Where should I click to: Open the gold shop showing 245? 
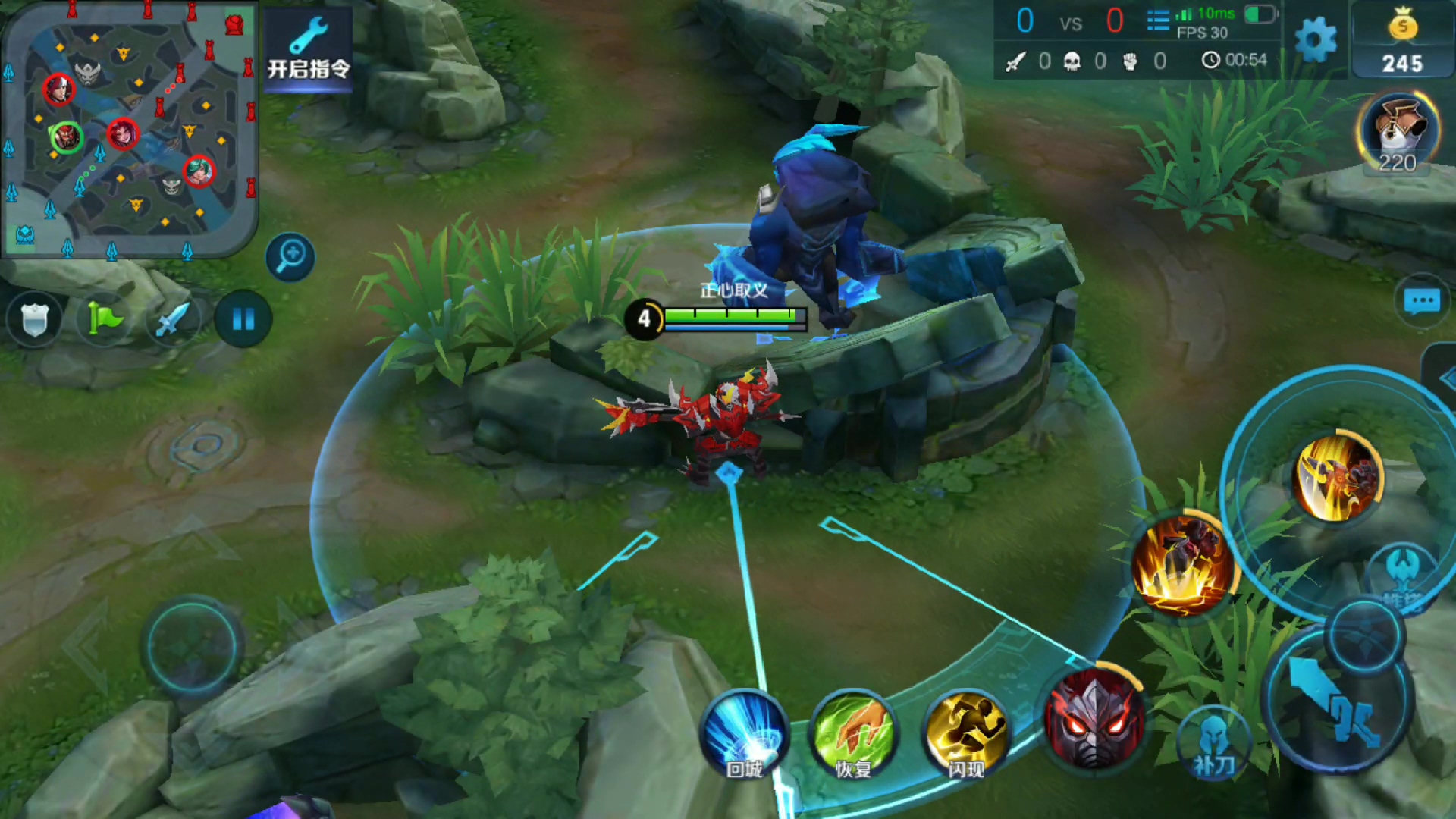click(x=1402, y=42)
